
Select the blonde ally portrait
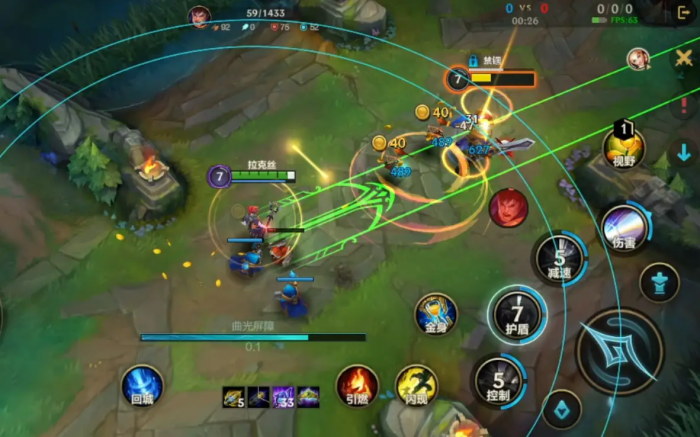638,58
